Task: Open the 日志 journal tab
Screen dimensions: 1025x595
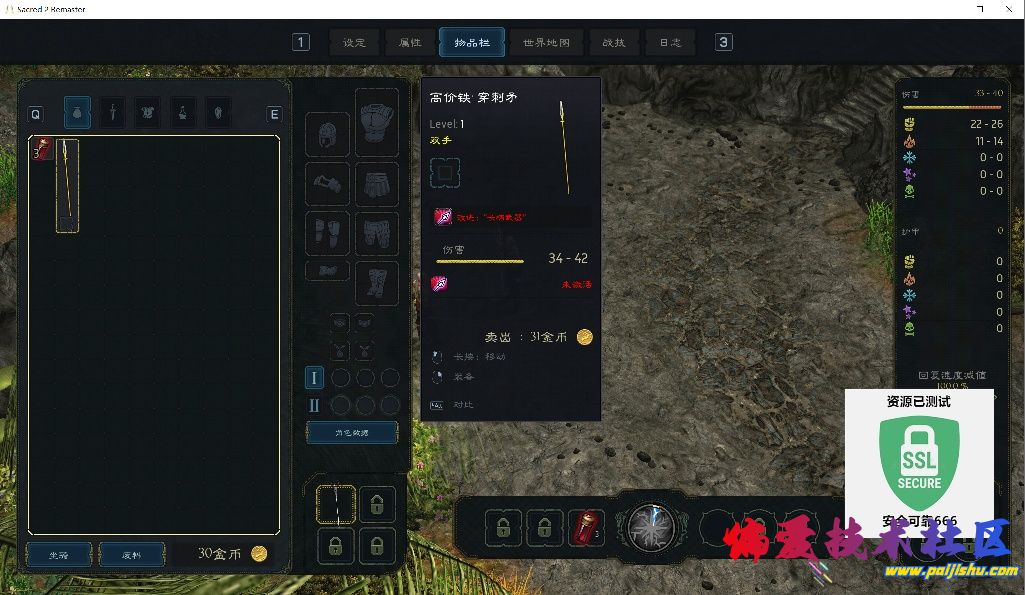Action: [670, 43]
